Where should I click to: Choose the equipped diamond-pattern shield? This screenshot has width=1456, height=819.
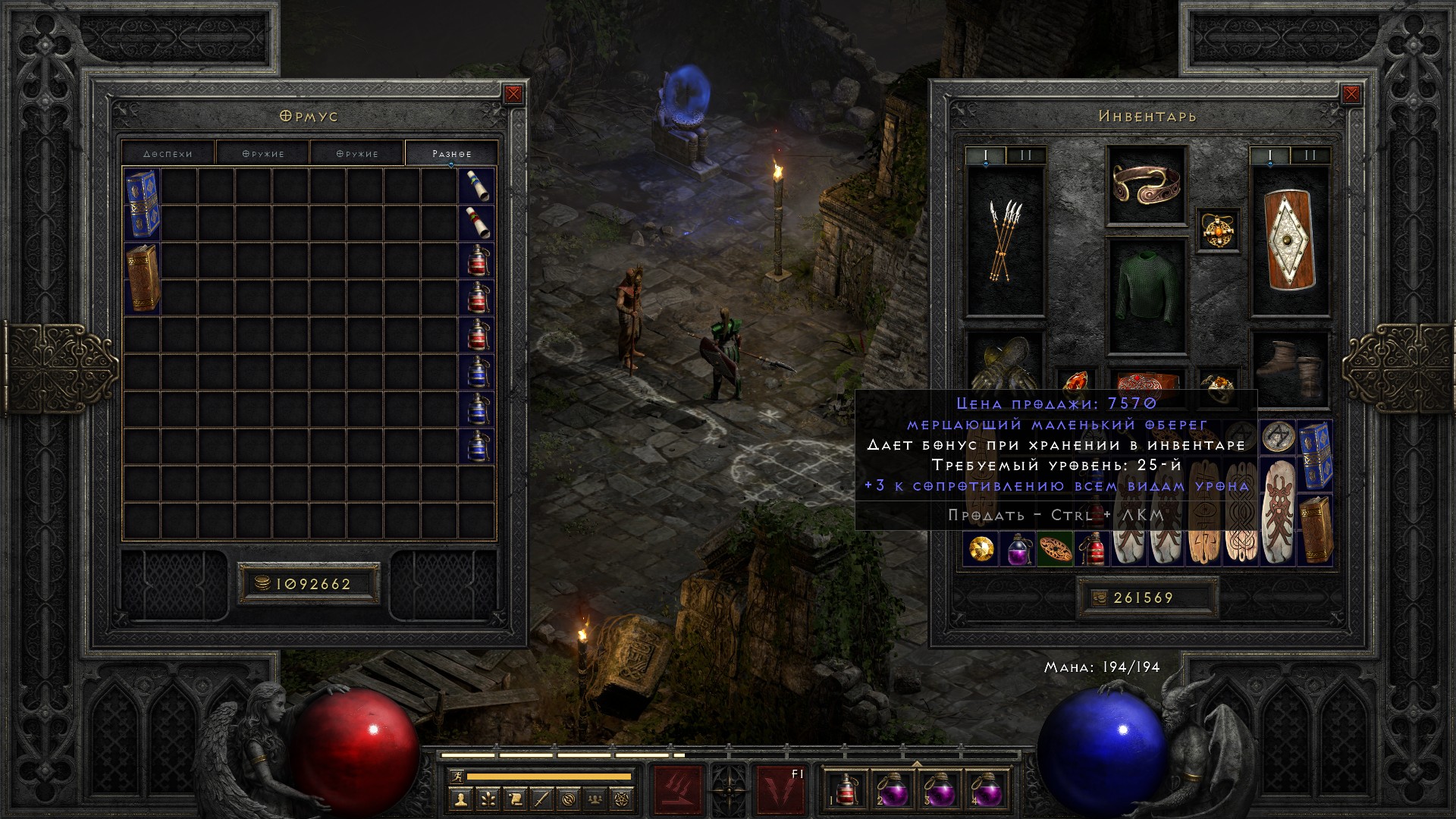pos(1289,240)
